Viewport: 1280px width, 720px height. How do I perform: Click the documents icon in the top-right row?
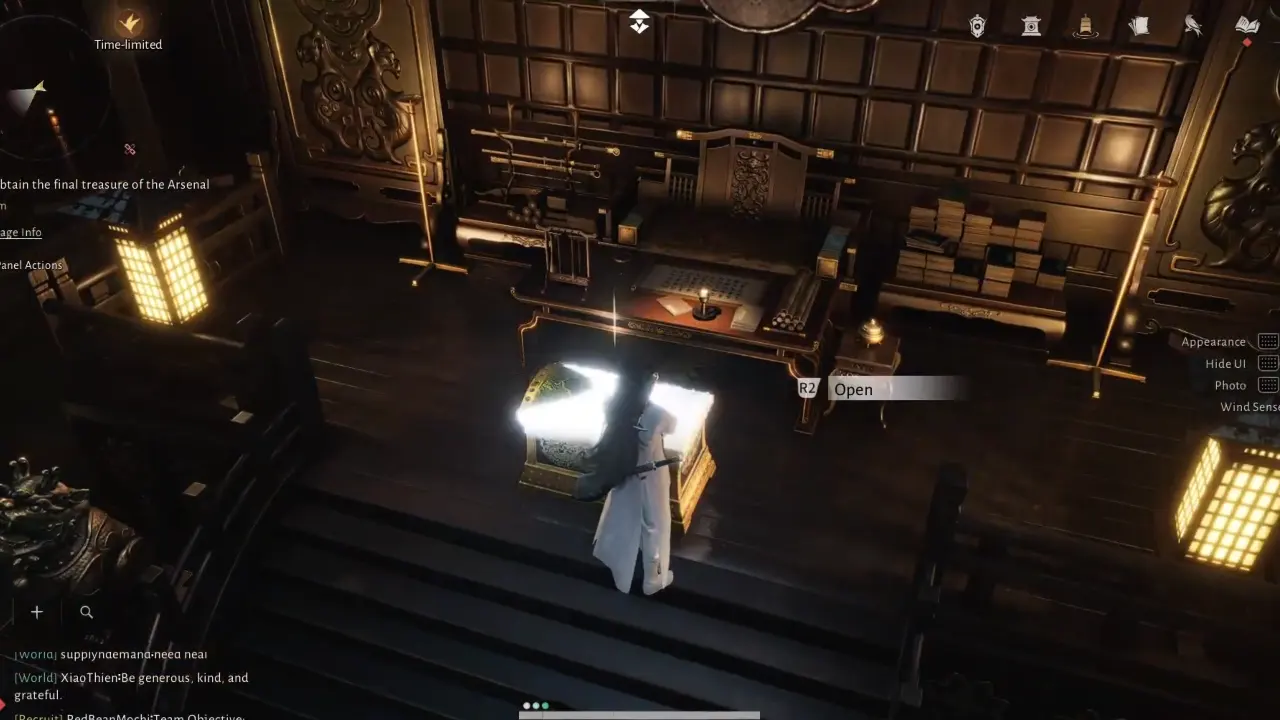tap(1139, 25)
